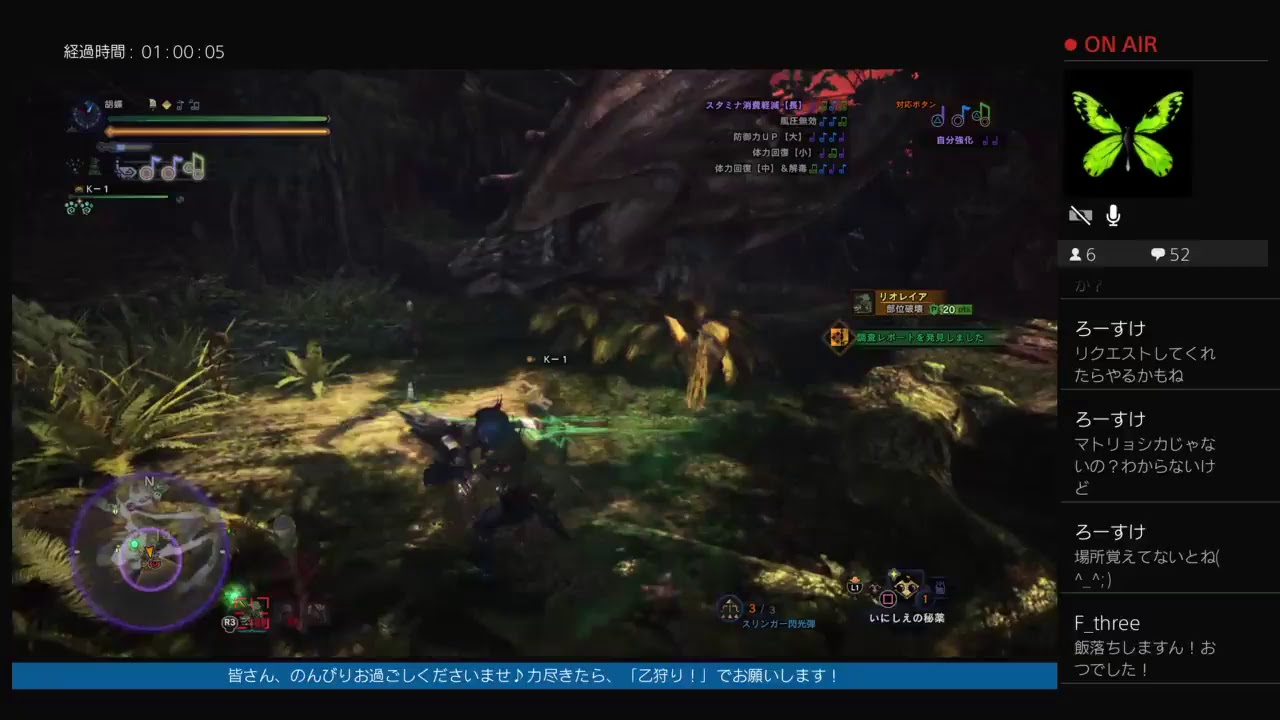Click the いにしえの秘薬 item icon

point(904,588)
